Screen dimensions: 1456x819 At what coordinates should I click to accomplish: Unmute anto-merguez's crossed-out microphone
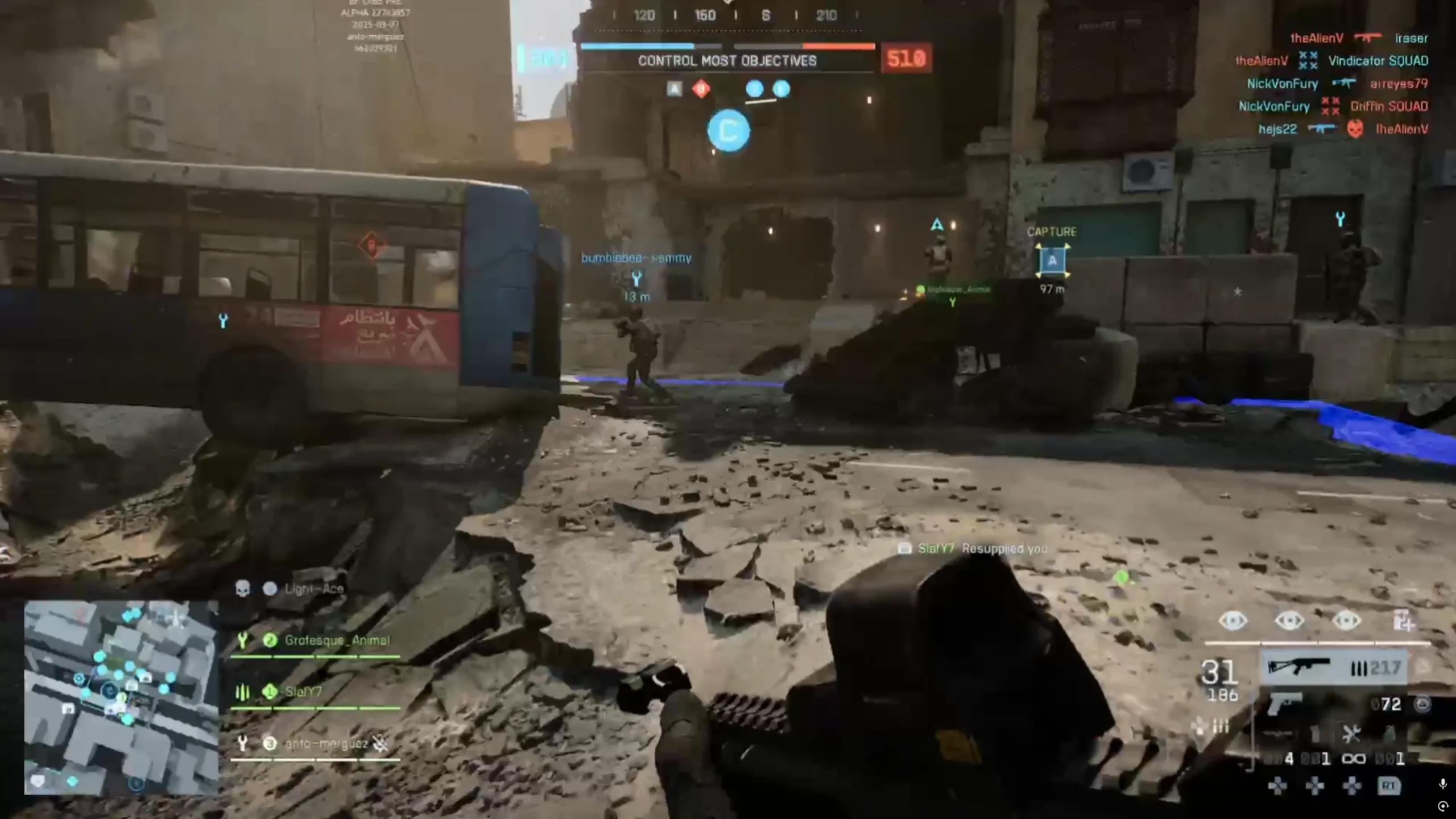tap(380, 742)
